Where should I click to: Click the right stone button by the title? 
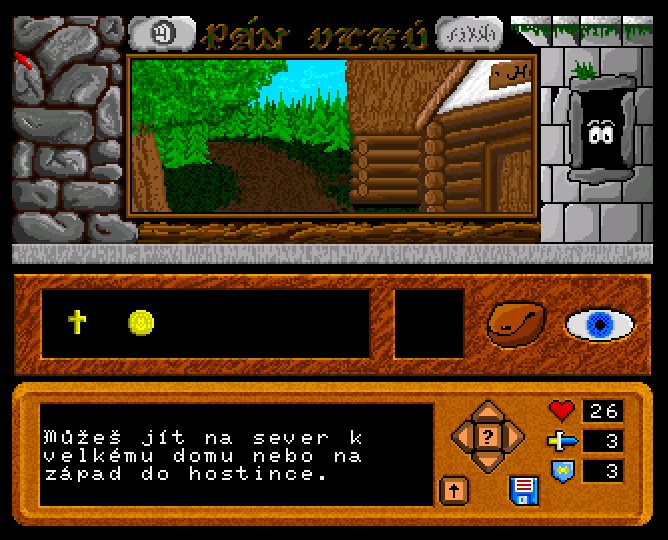(x=470, y=35)
